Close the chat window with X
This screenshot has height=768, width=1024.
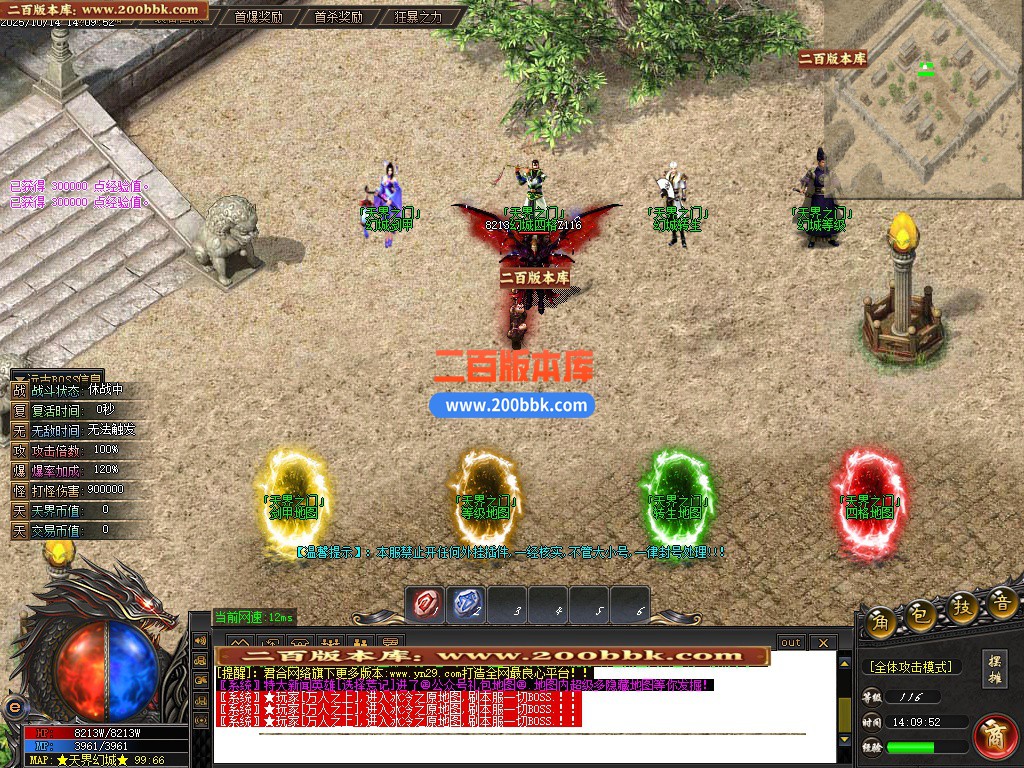tap(822, 642)
